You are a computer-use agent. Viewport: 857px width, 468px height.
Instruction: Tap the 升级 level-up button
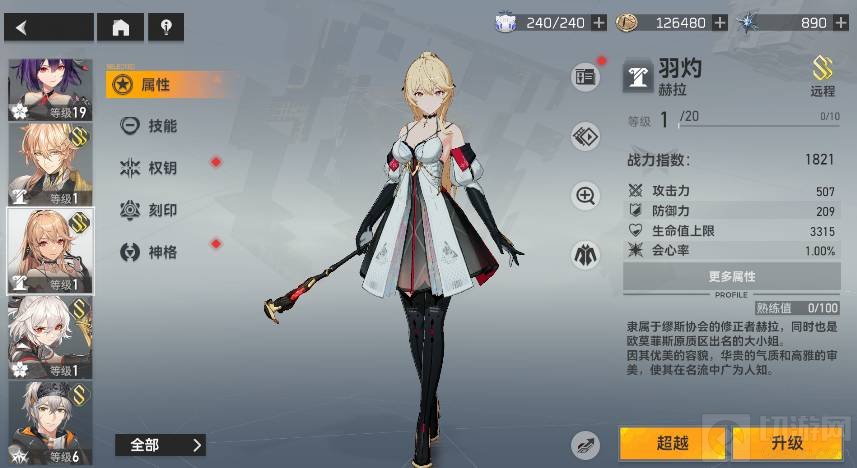coord(787,443)
